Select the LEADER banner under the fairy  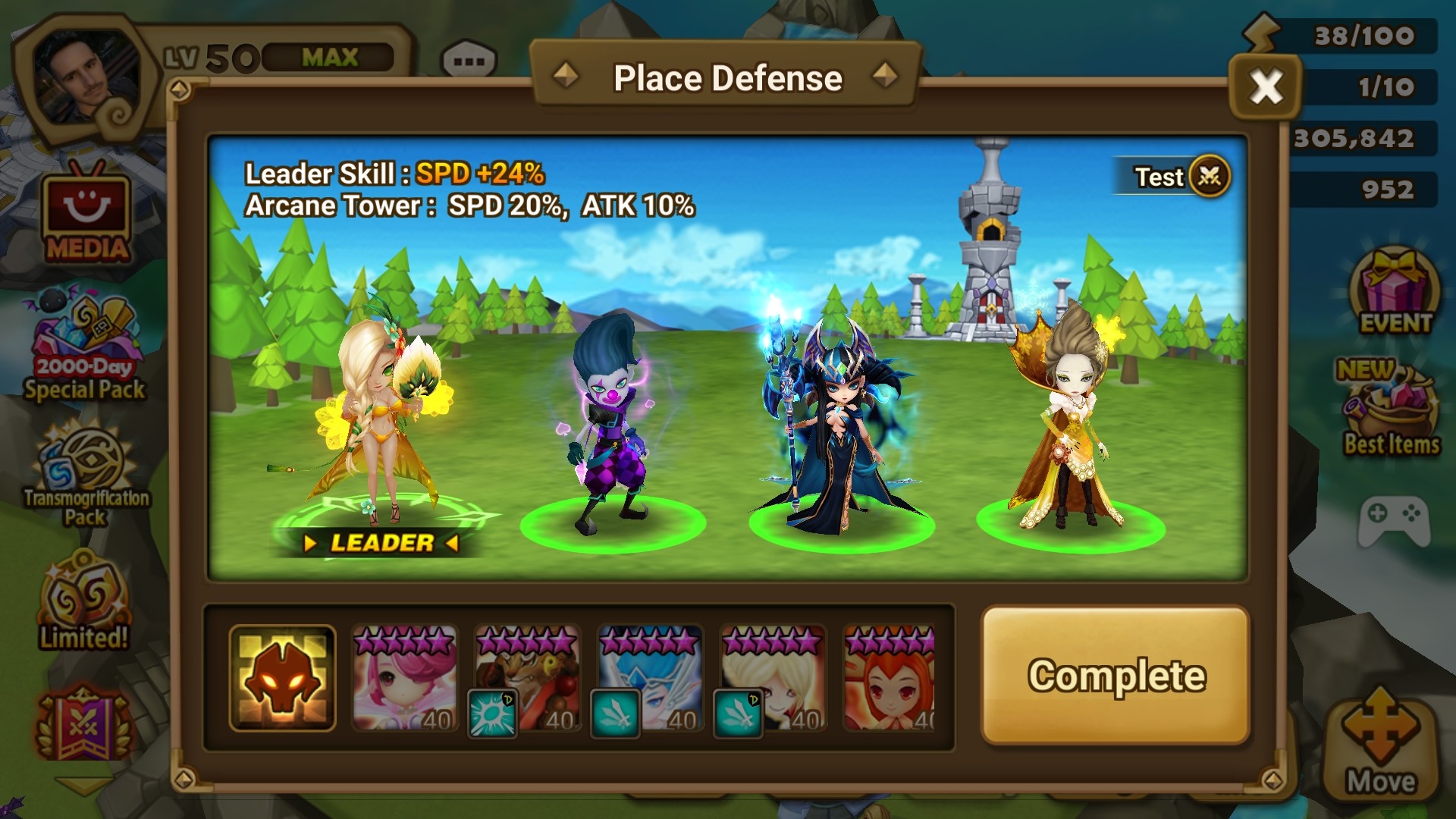pos(383,541)
